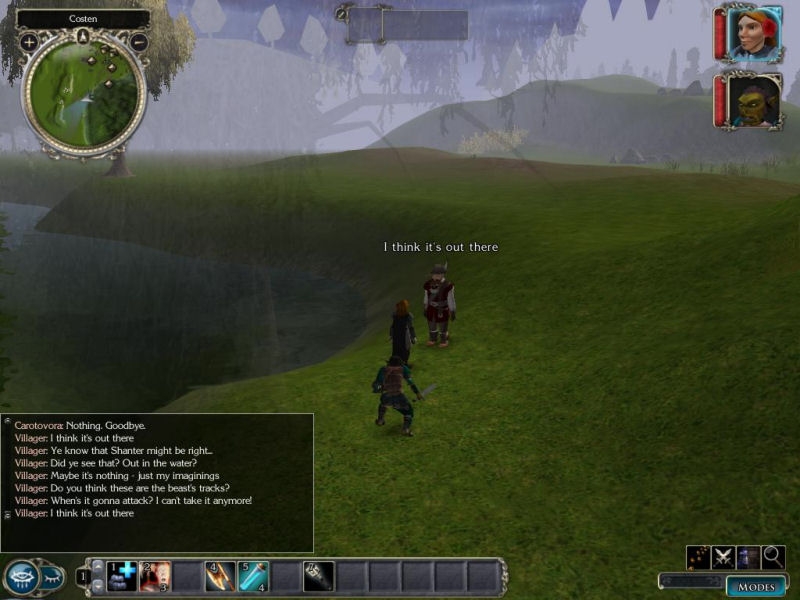This screenshot has width=800, height=600.
Task: Click the crossed swords icon
Action: pos(723,557)
